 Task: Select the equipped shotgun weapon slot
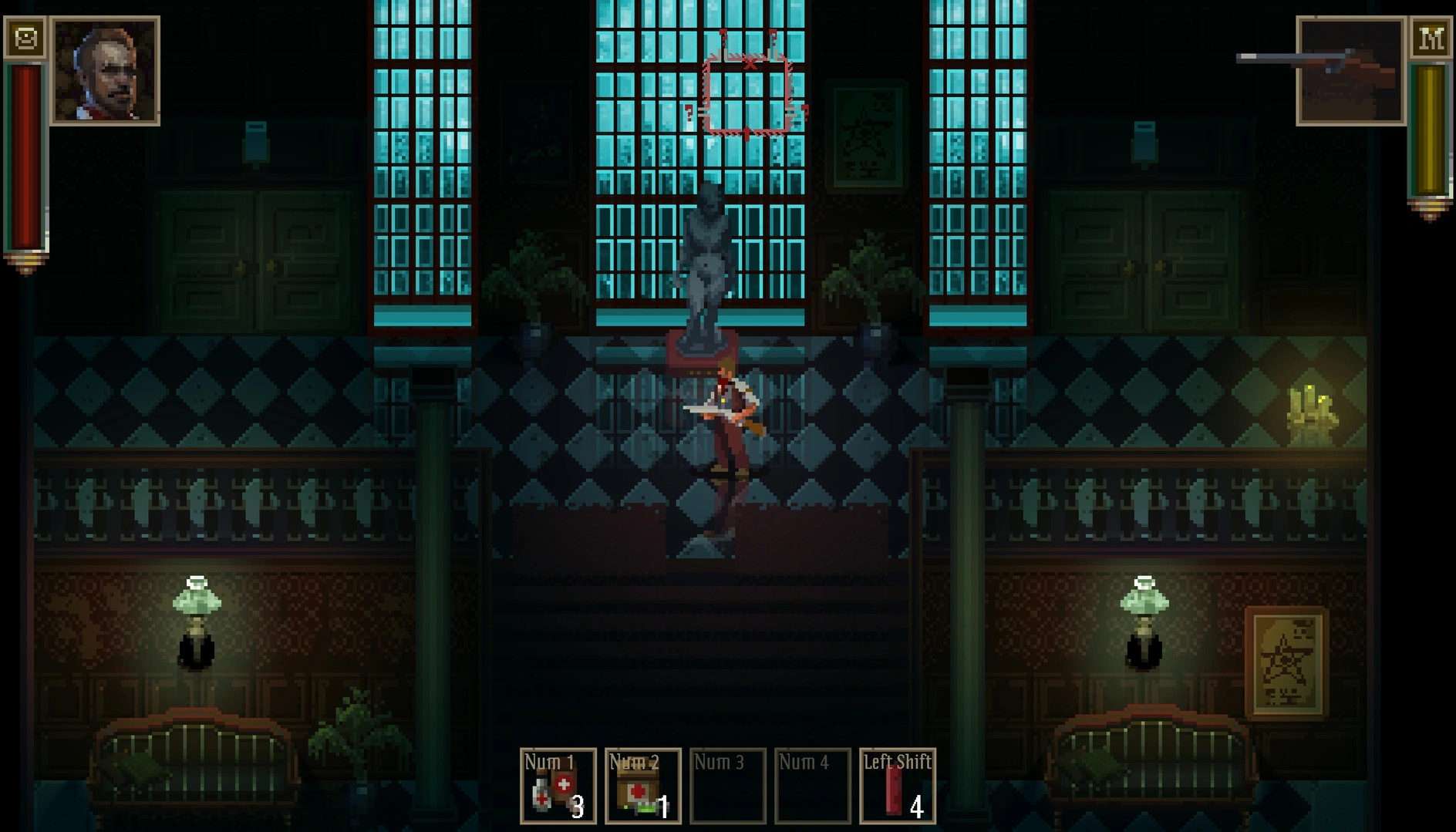1350,71
